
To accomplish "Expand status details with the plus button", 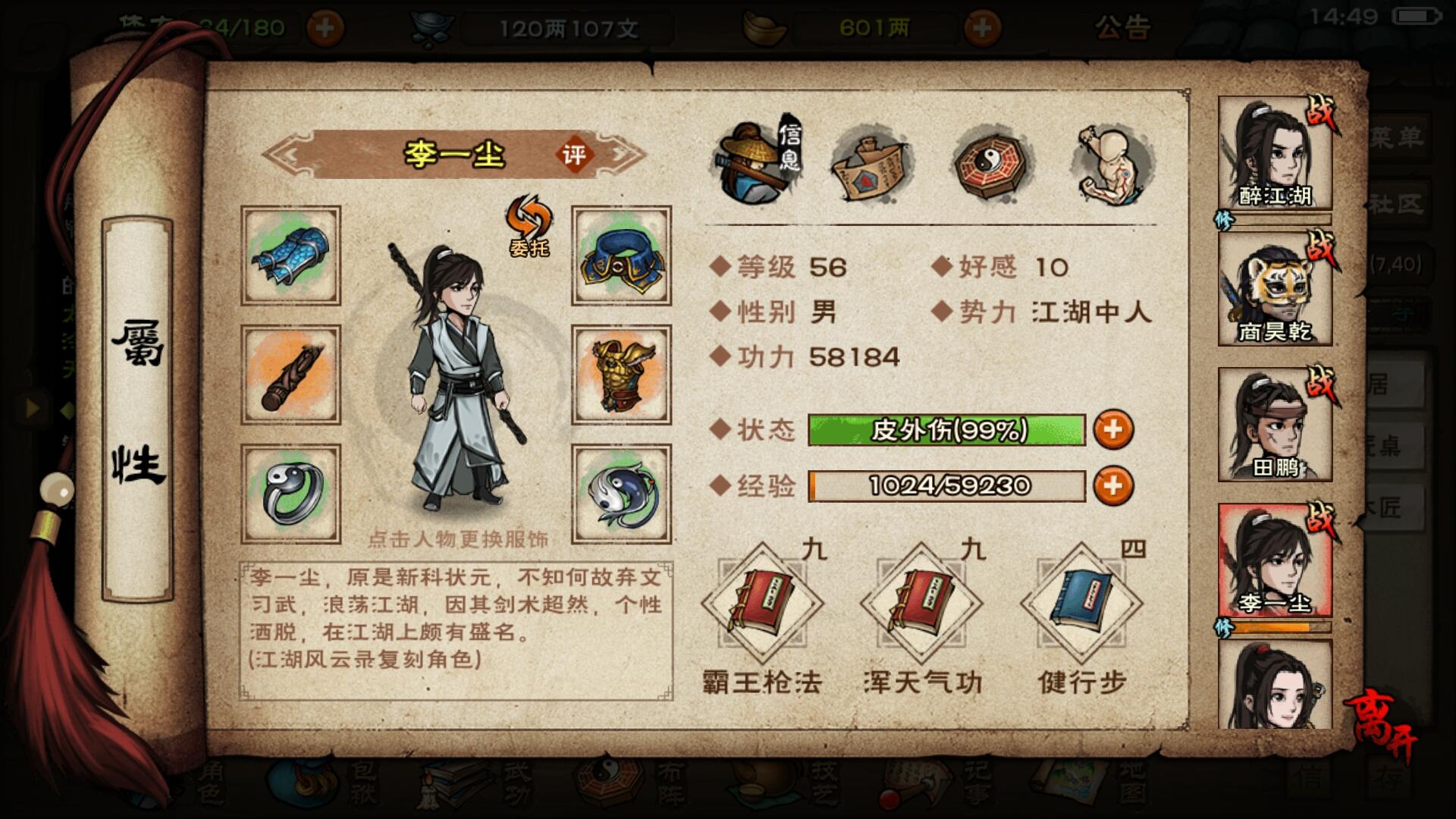I will 1114,429.
